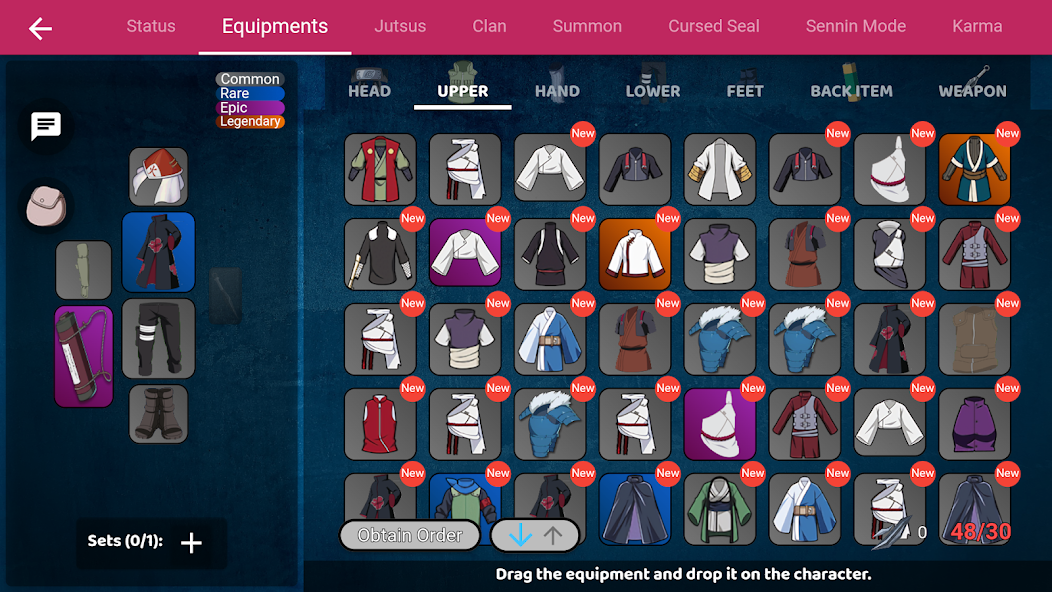Open the Karma tab
This screenshot has width=1052, height=592.
(x=977, y=27)
